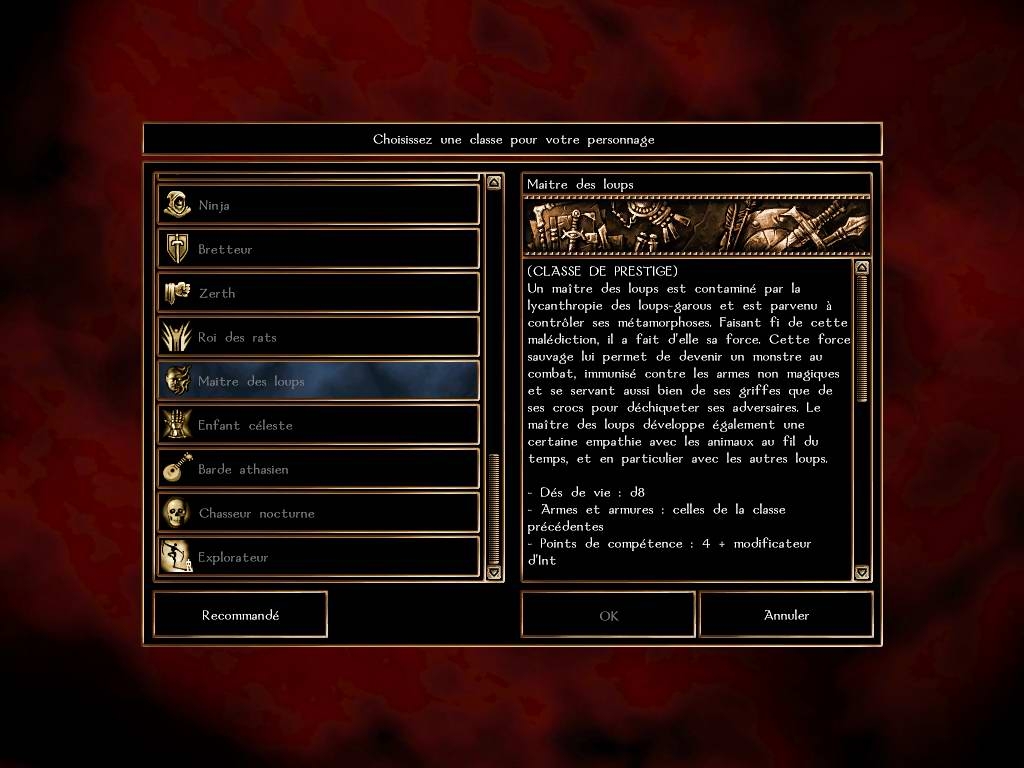Pick the Zerth class
The width and height of the screenshot is (1024, 768).
click(318, 293)
